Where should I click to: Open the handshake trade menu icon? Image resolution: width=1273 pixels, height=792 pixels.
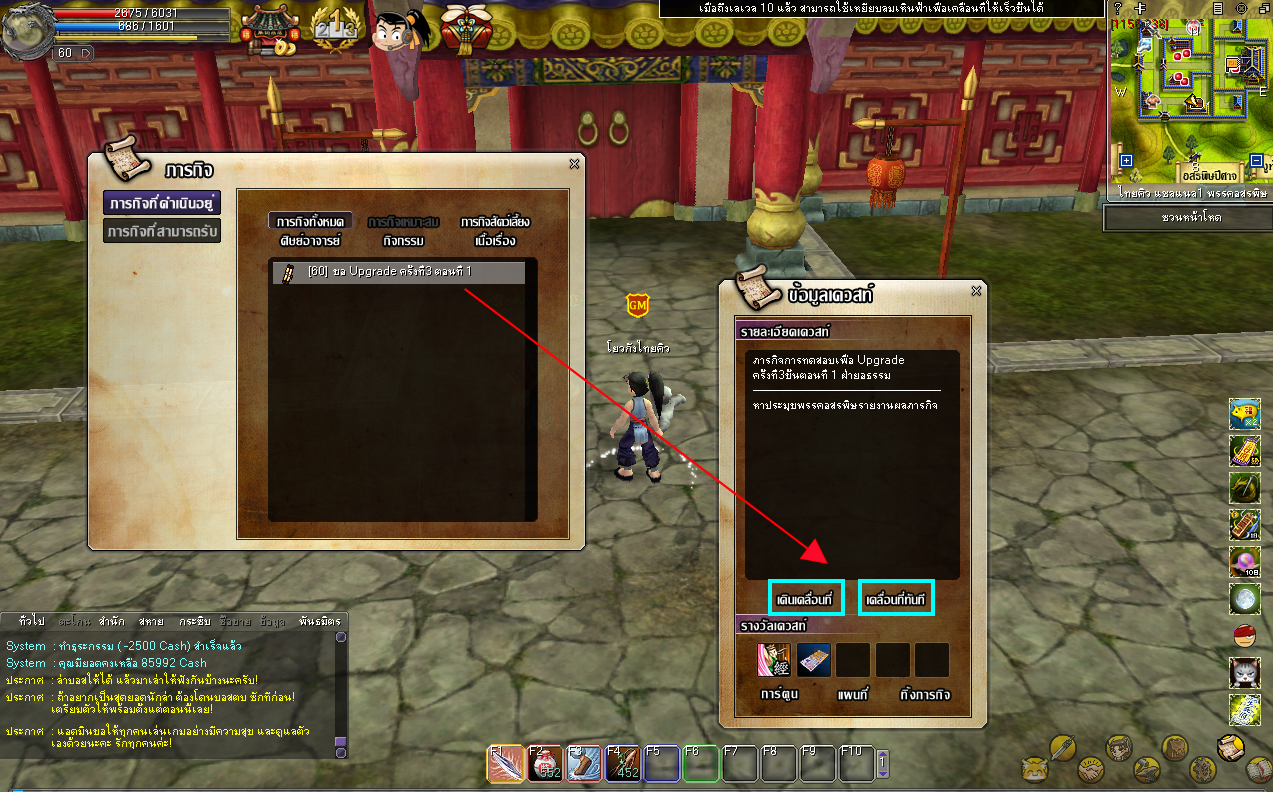pyautogui.click(x=1090, y=771)
